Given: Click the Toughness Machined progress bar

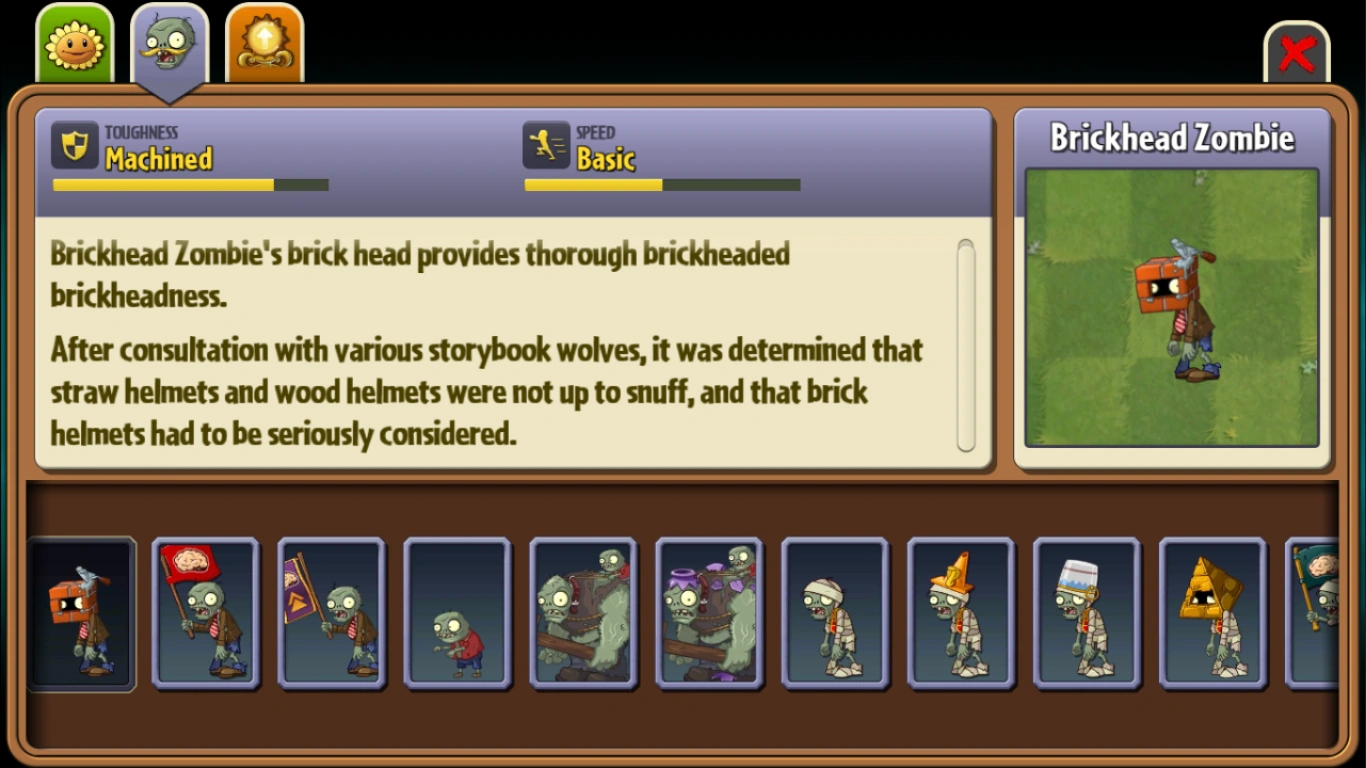Looking at the screenshot, I should [x=190, y=185].
